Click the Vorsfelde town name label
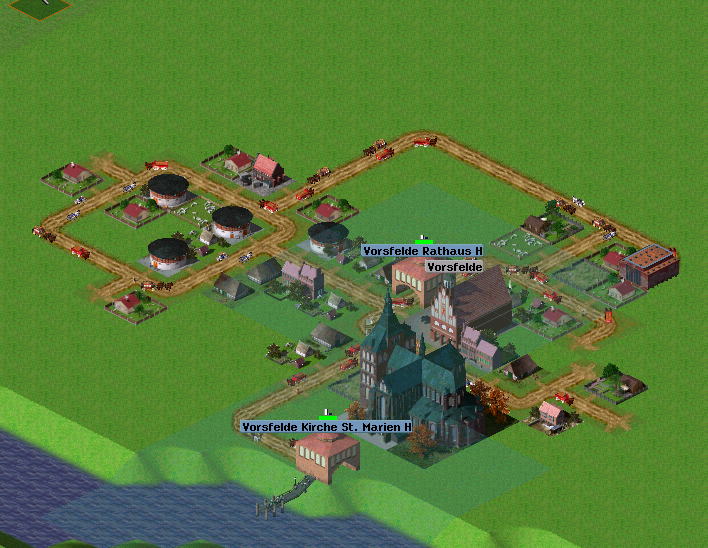708x548 pixels. tap(455, 267)
